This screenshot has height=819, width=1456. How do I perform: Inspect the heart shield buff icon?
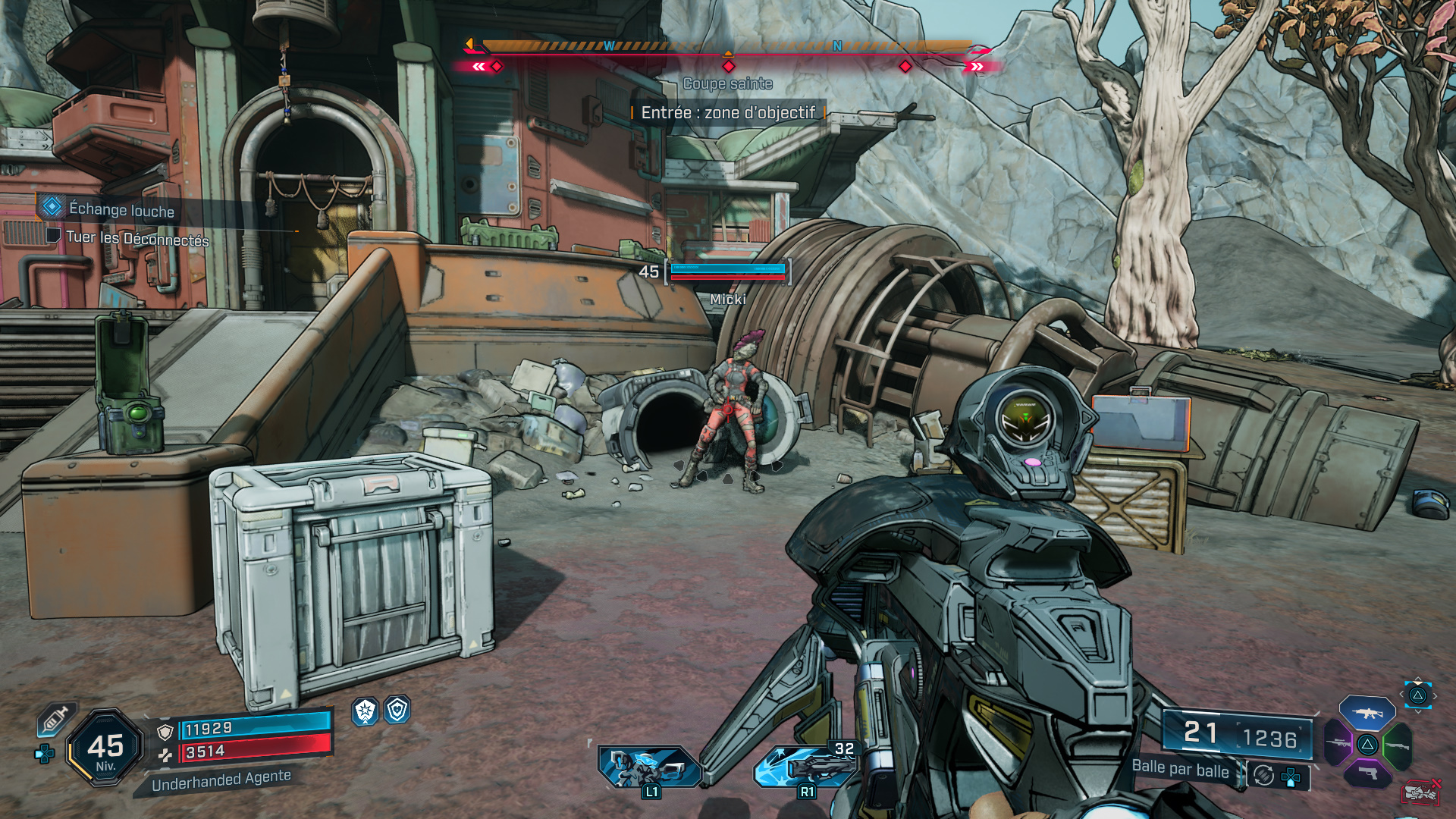pyautogui.click(x=397, y=710)
